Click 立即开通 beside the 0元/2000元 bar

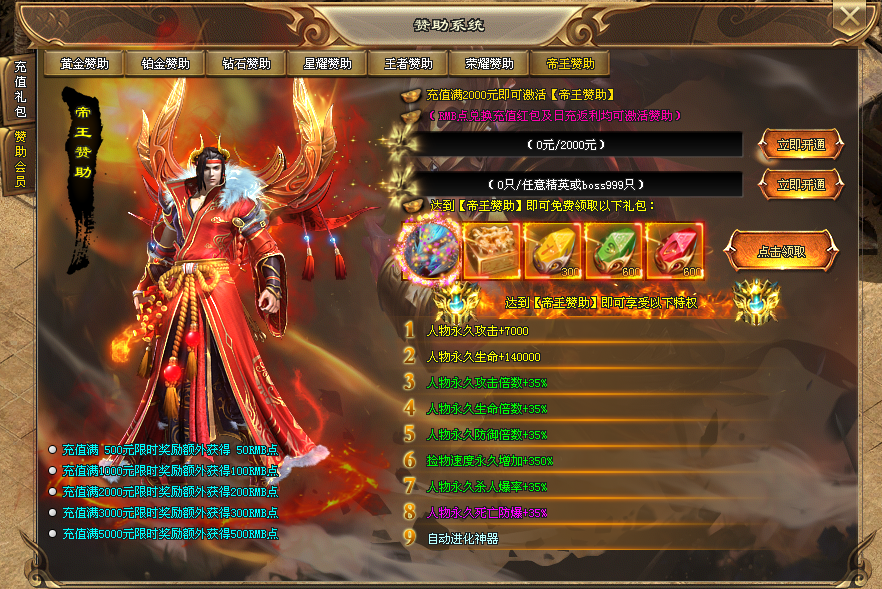point(802,144)
